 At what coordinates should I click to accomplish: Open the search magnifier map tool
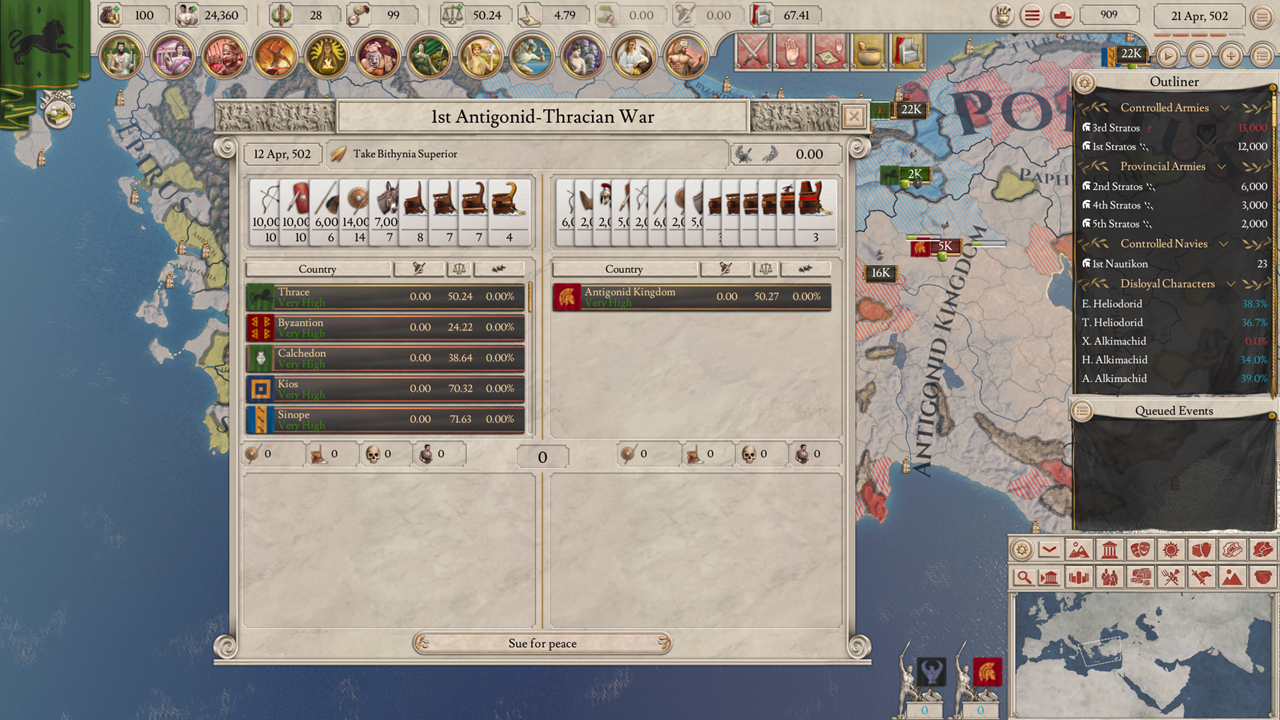coord(1023,577)
